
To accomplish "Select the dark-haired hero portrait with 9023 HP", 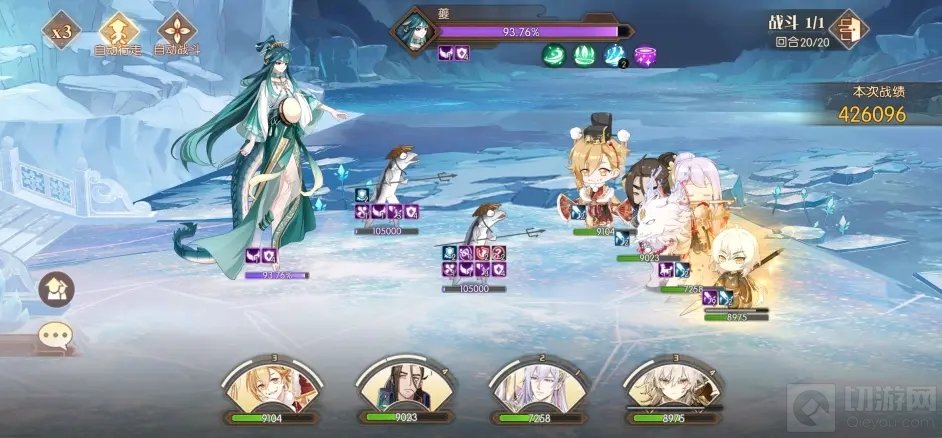I will pos(400,390).
